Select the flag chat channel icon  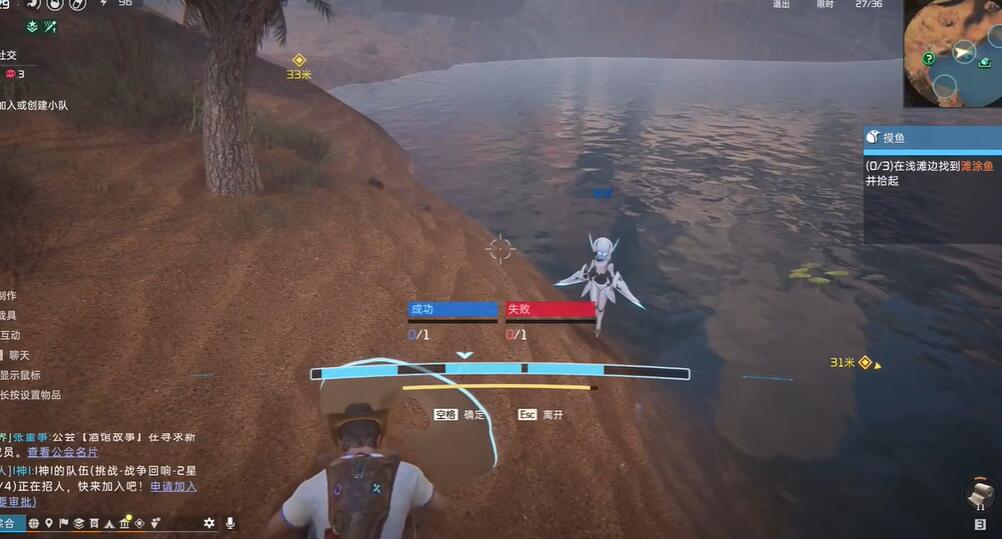coord(63,523)
